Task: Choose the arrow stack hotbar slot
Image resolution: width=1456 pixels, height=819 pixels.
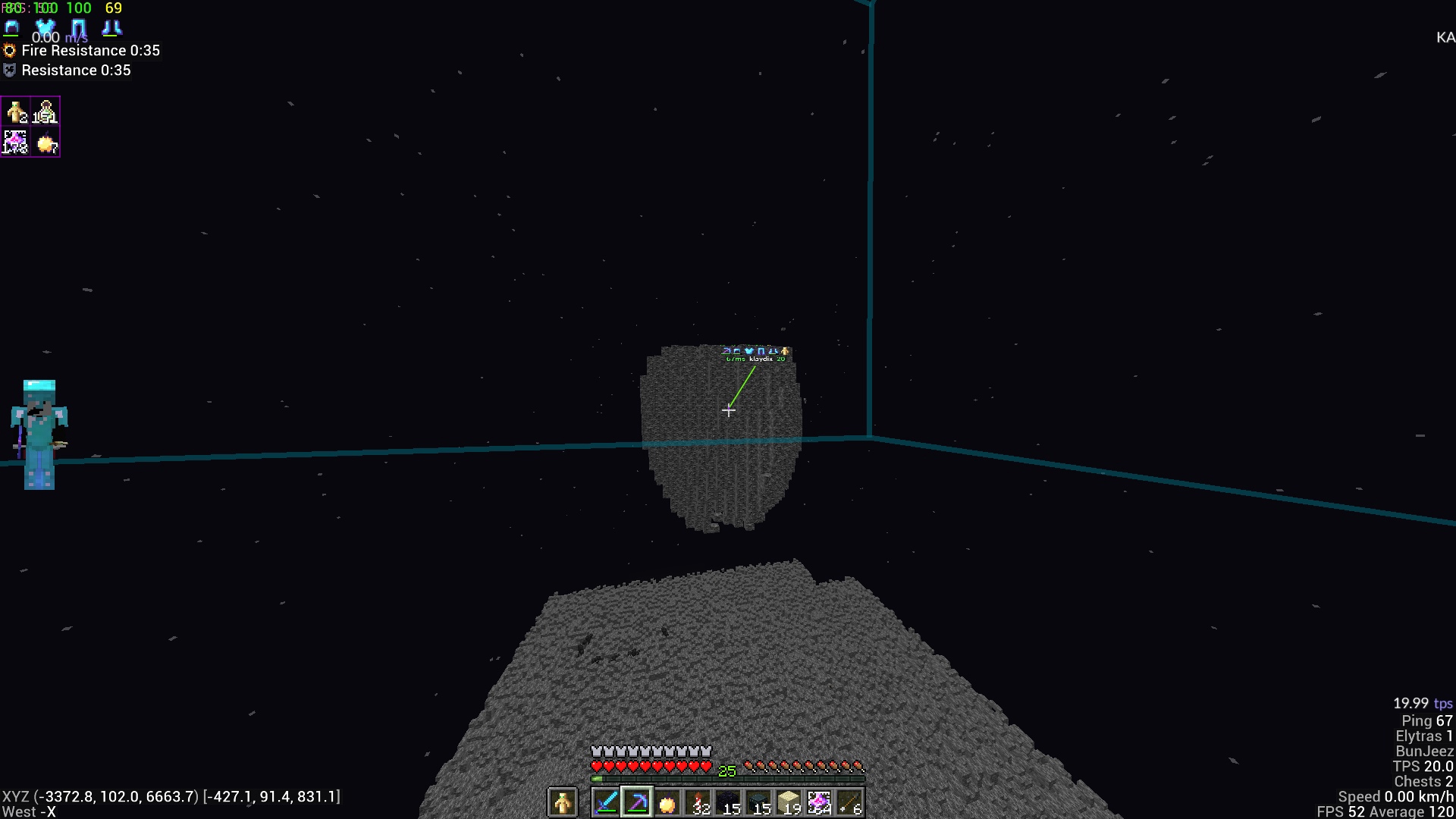Action: coord(849,802)
